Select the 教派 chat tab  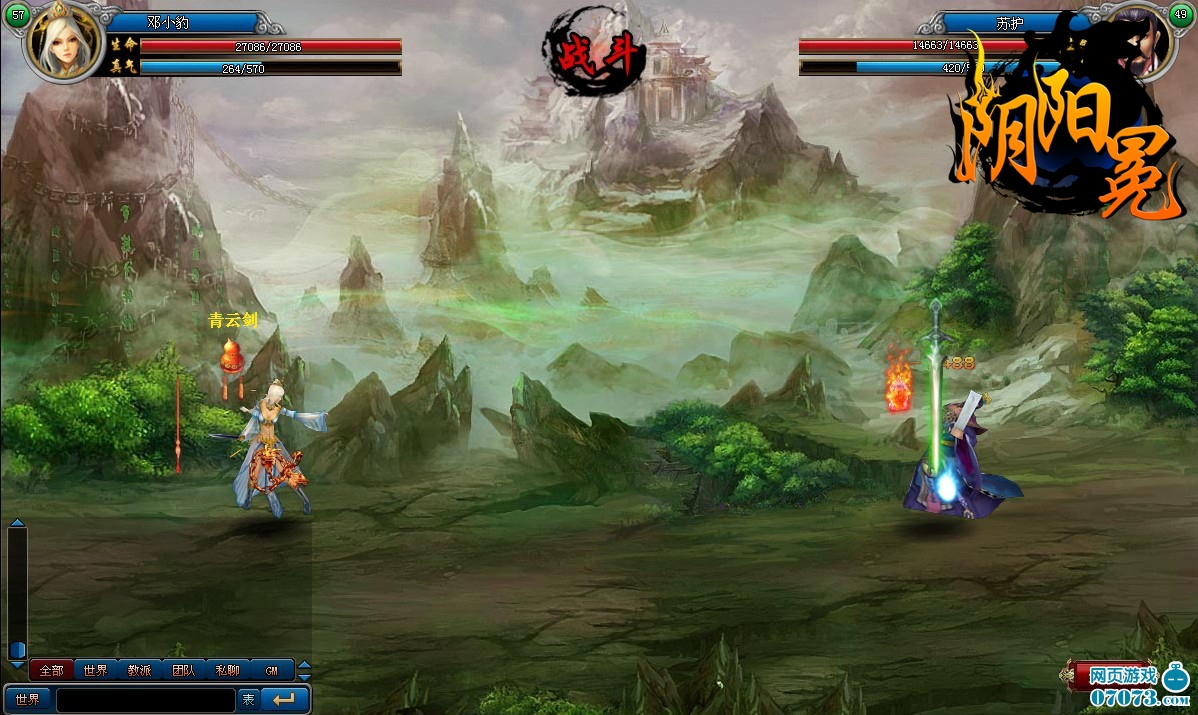(x=139, y=670)
